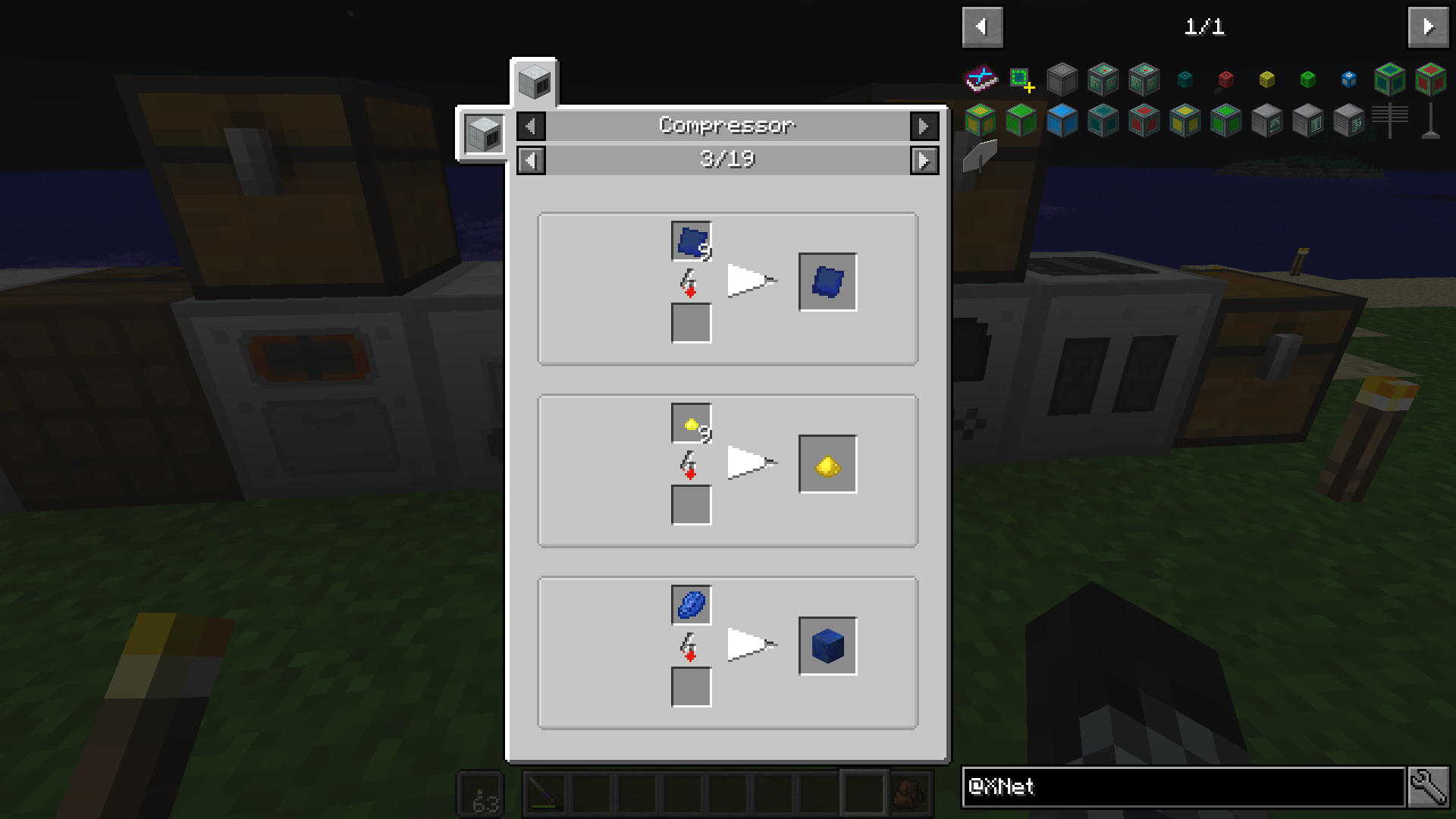Select the glowstone dust recipe output
Viewport: 1456px width, 819px height.
(x=827, y=464)
